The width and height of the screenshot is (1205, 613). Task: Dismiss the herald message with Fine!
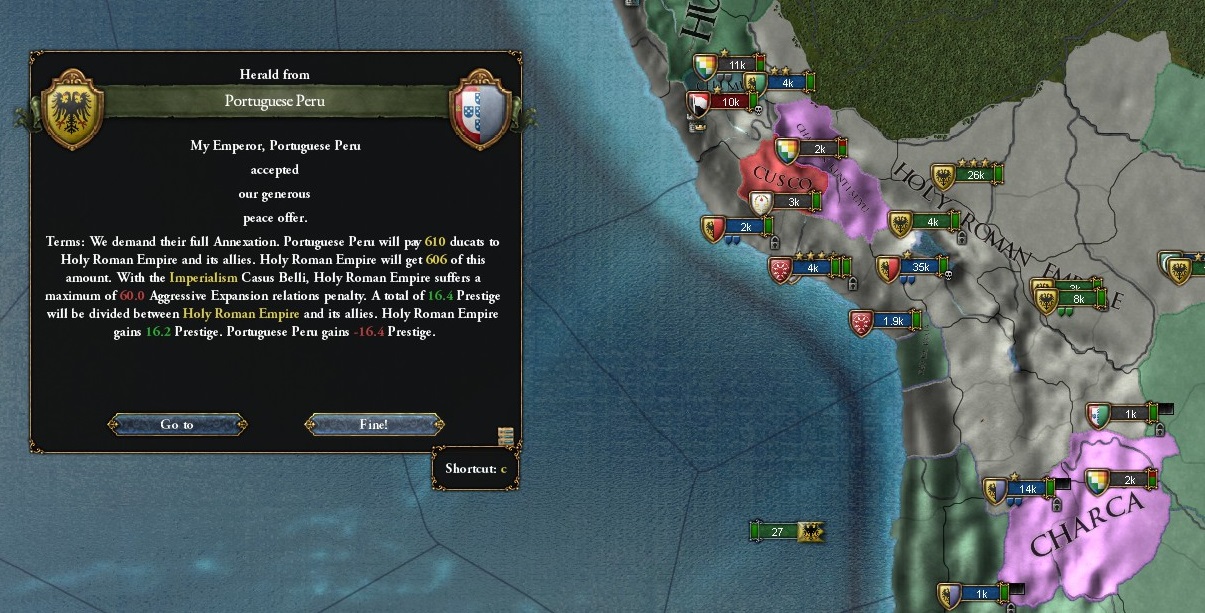[x=374, y=424]
